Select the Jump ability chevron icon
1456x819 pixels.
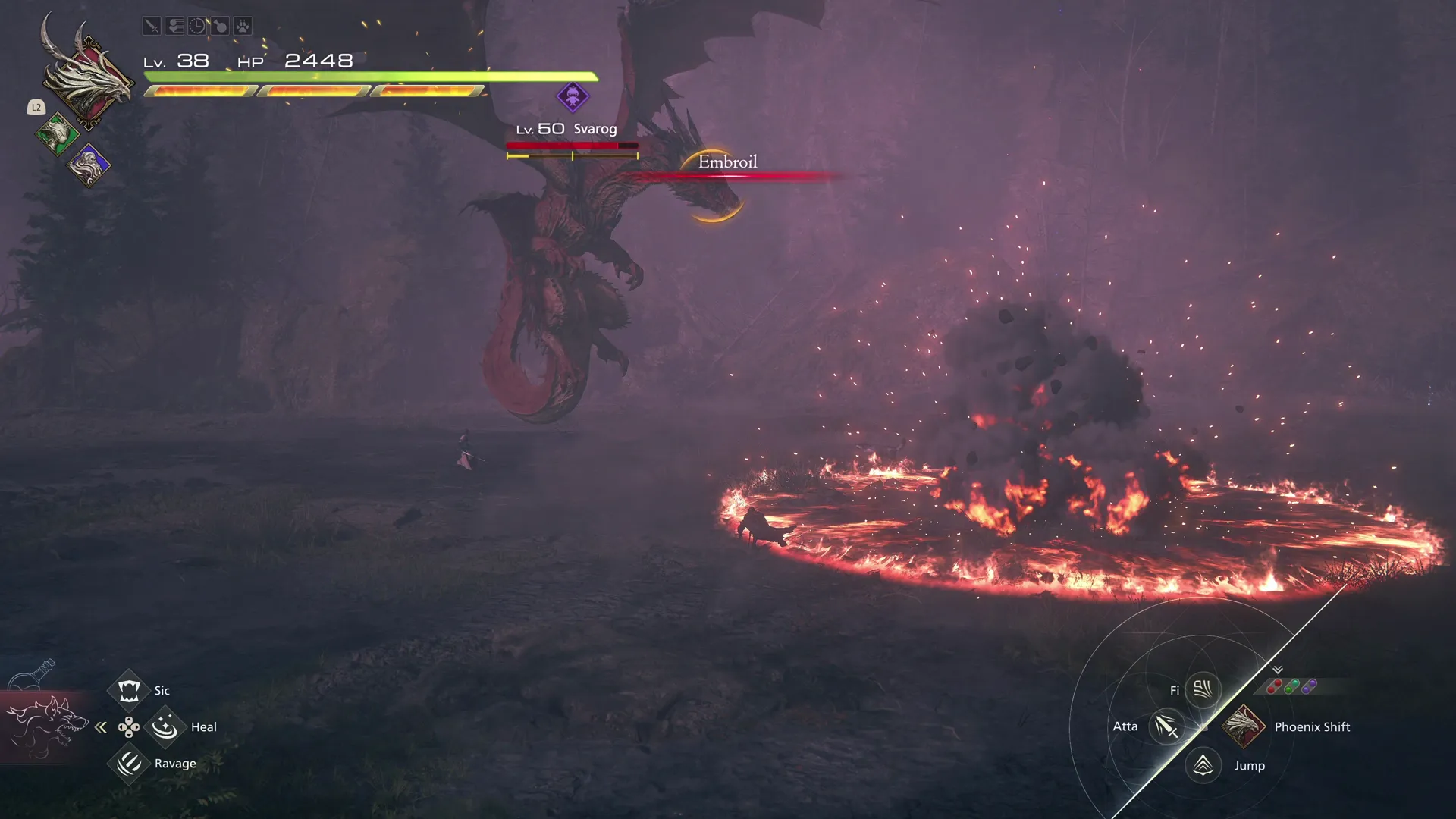coord(1202,765)
